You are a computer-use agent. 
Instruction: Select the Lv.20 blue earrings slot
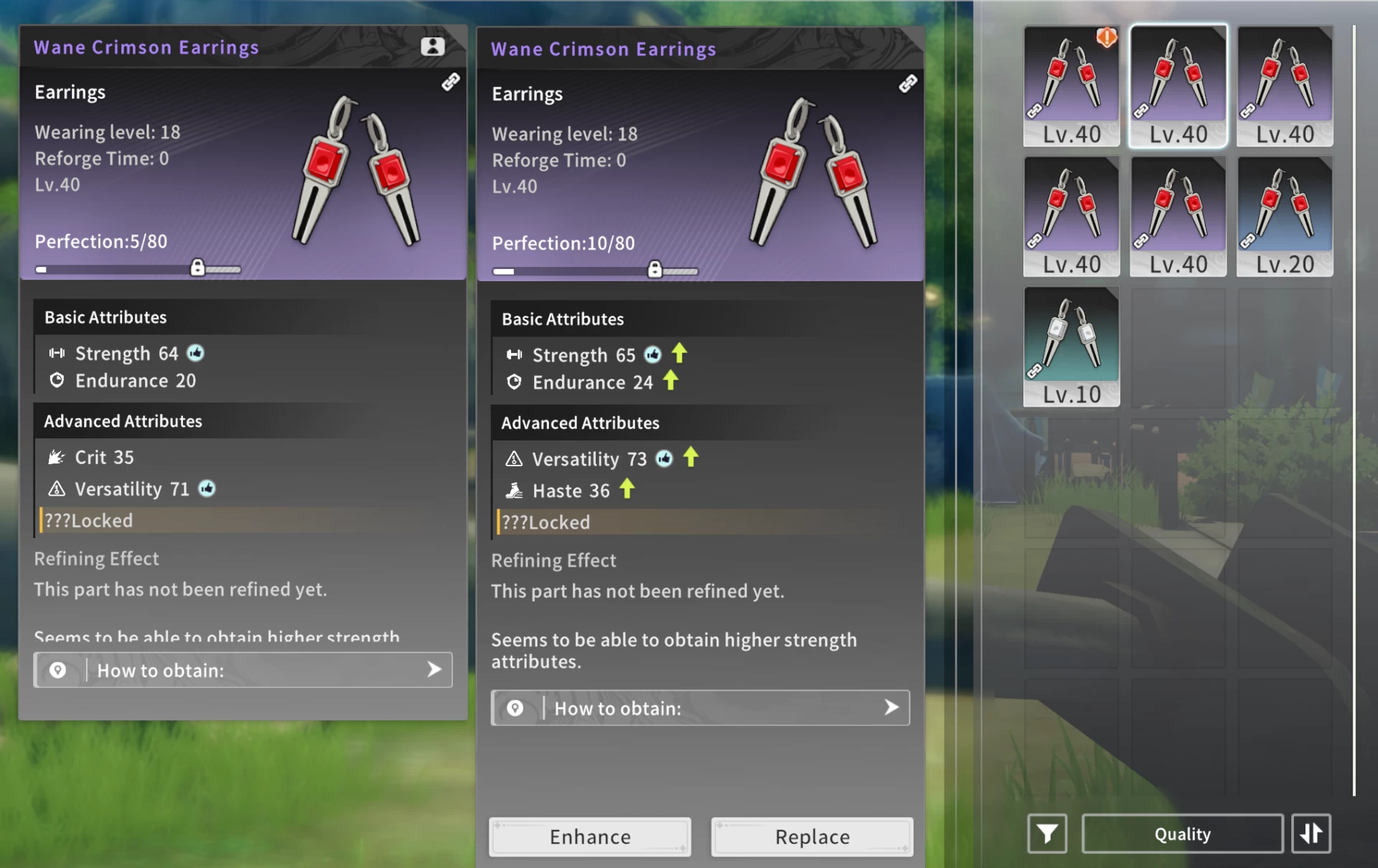[1284, 217]
